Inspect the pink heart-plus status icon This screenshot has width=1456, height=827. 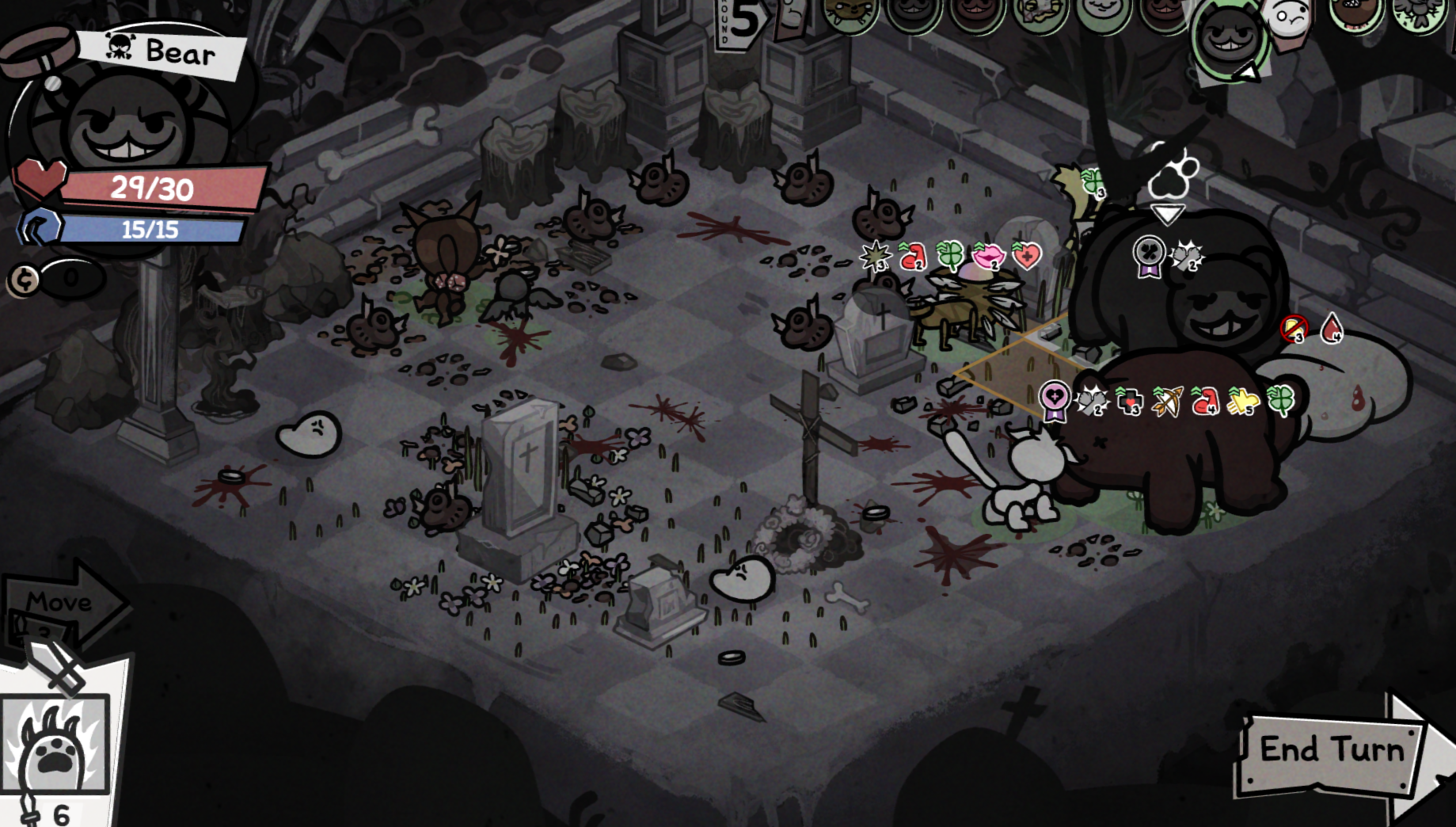click(x=1027, y=257)
